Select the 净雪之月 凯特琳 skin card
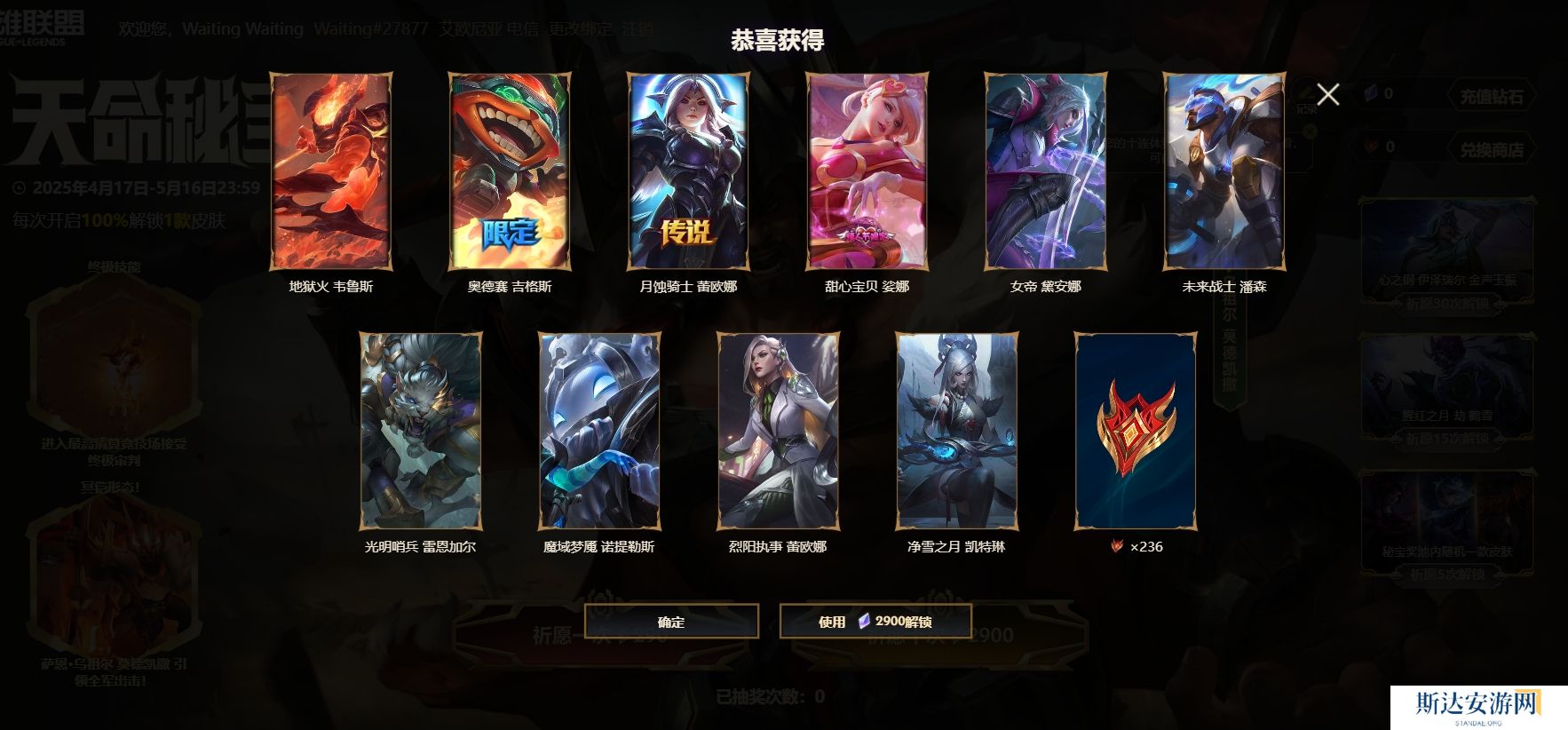 956,432
